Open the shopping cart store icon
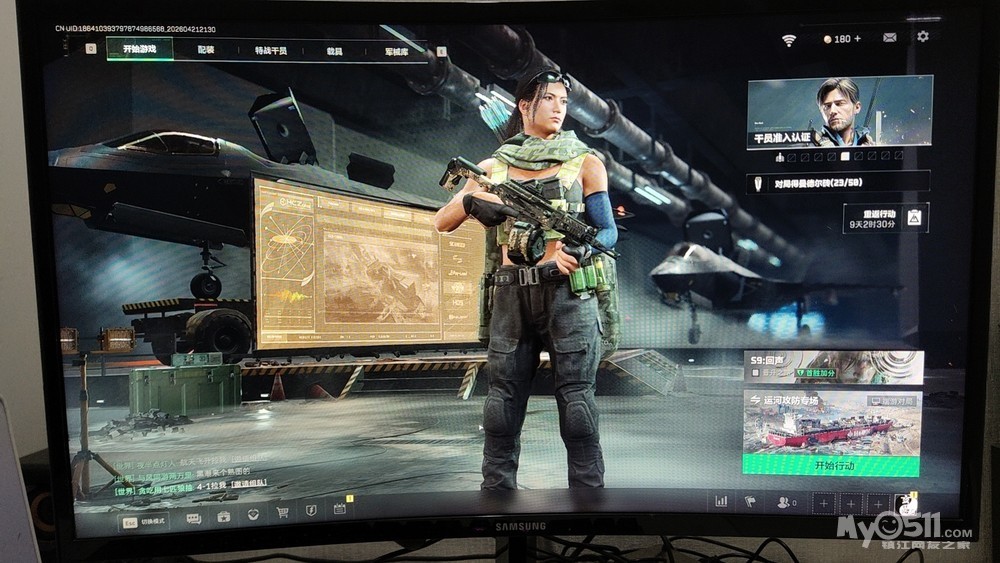Screen dimensions: 1000x563 (x=282, y=512)
